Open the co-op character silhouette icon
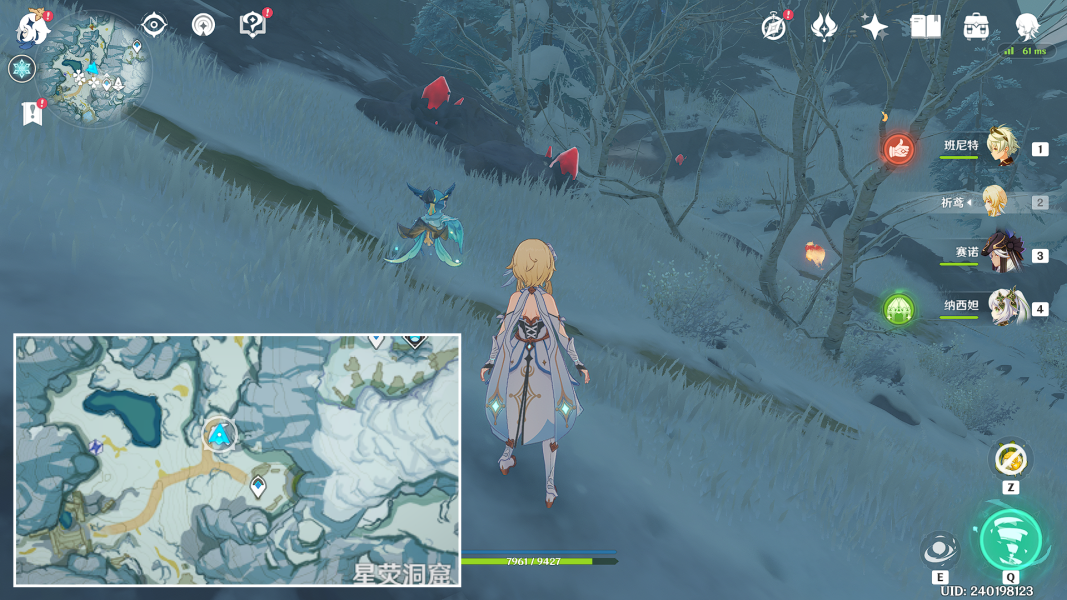The image size is (1067, 600). pos(1027,27)
